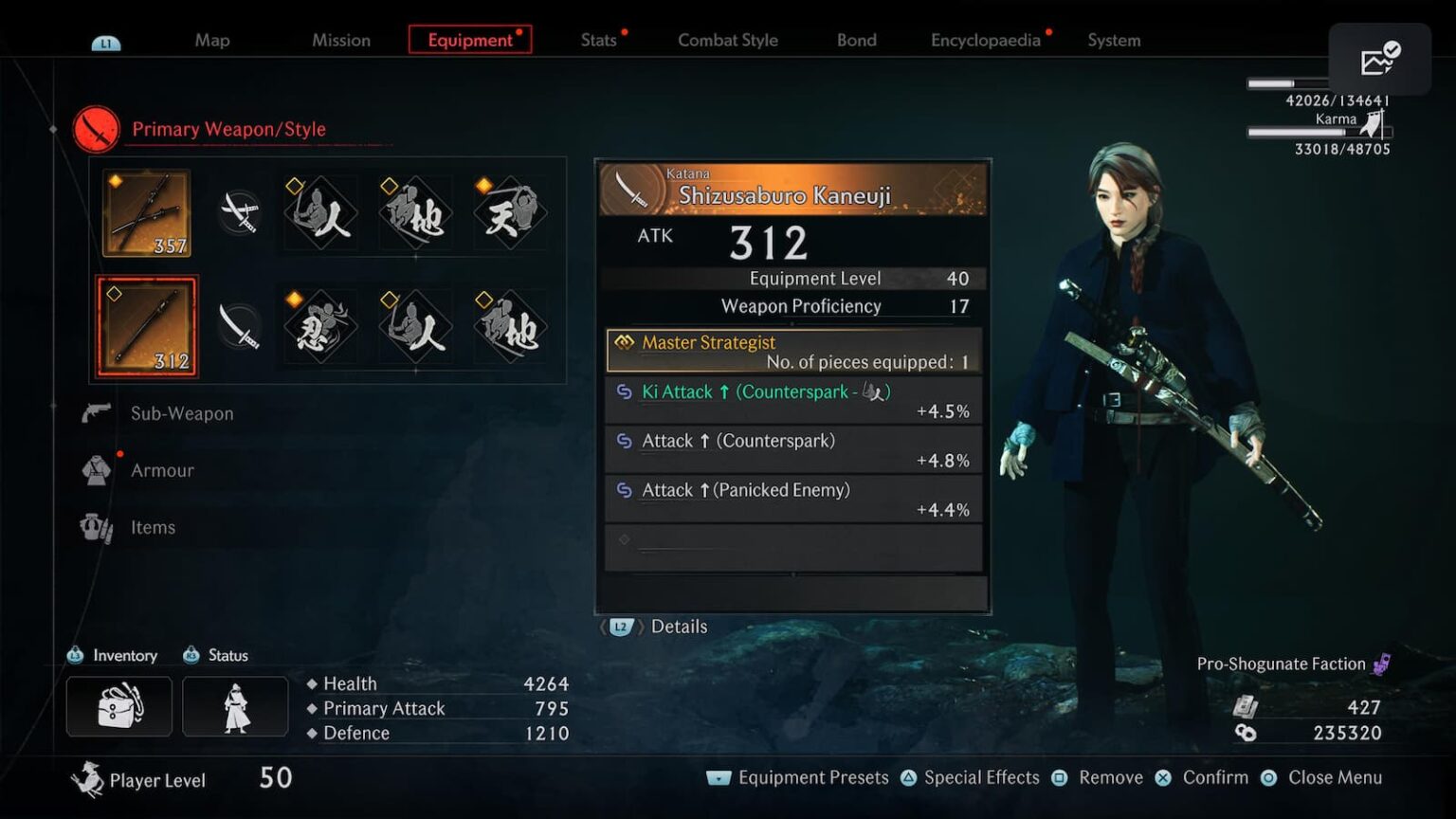Open the Bond menu
This screenshot has width=1456, height=819.
[x=855, y=40]
